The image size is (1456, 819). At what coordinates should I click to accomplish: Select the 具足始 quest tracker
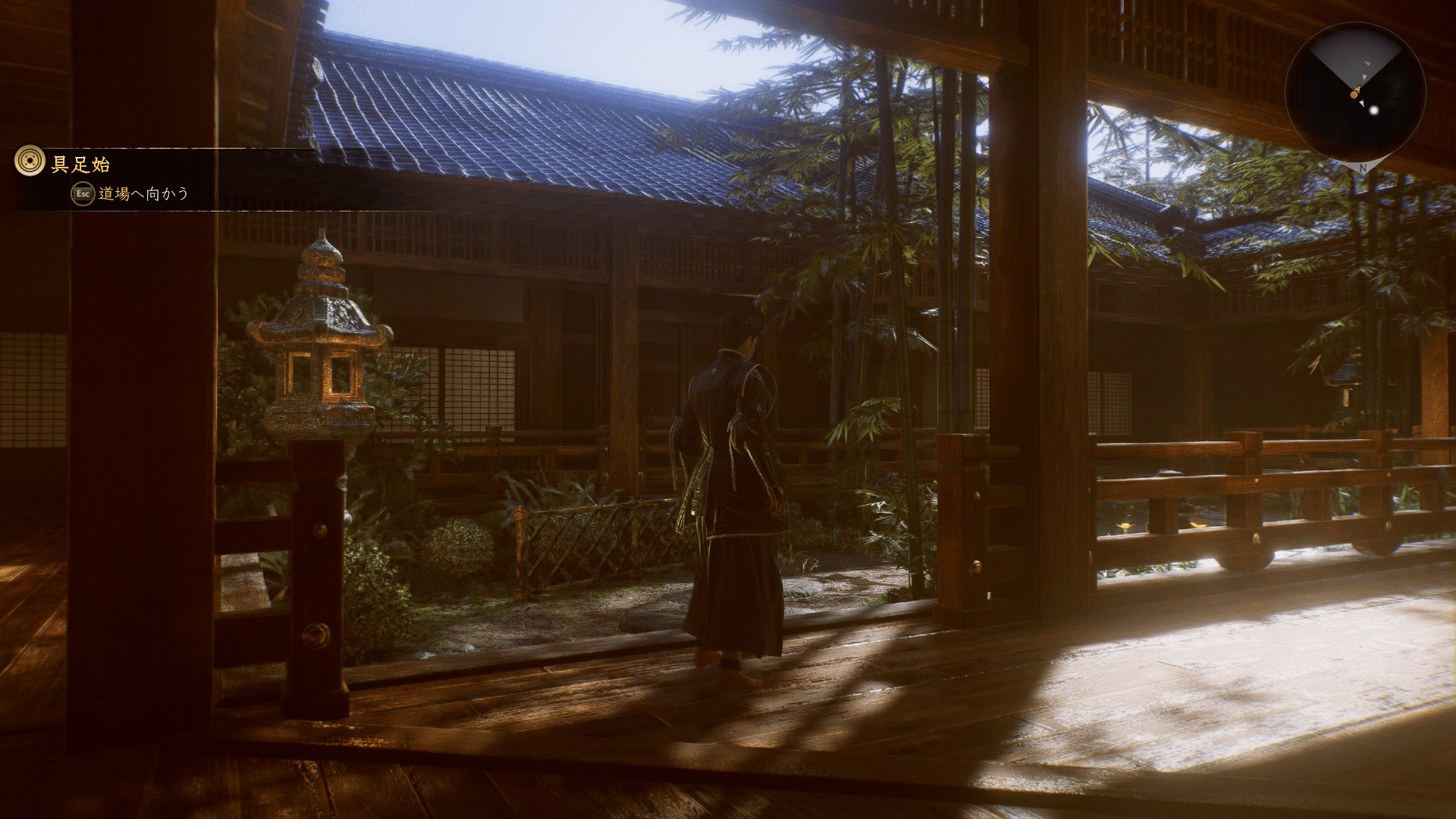point(80,164)
